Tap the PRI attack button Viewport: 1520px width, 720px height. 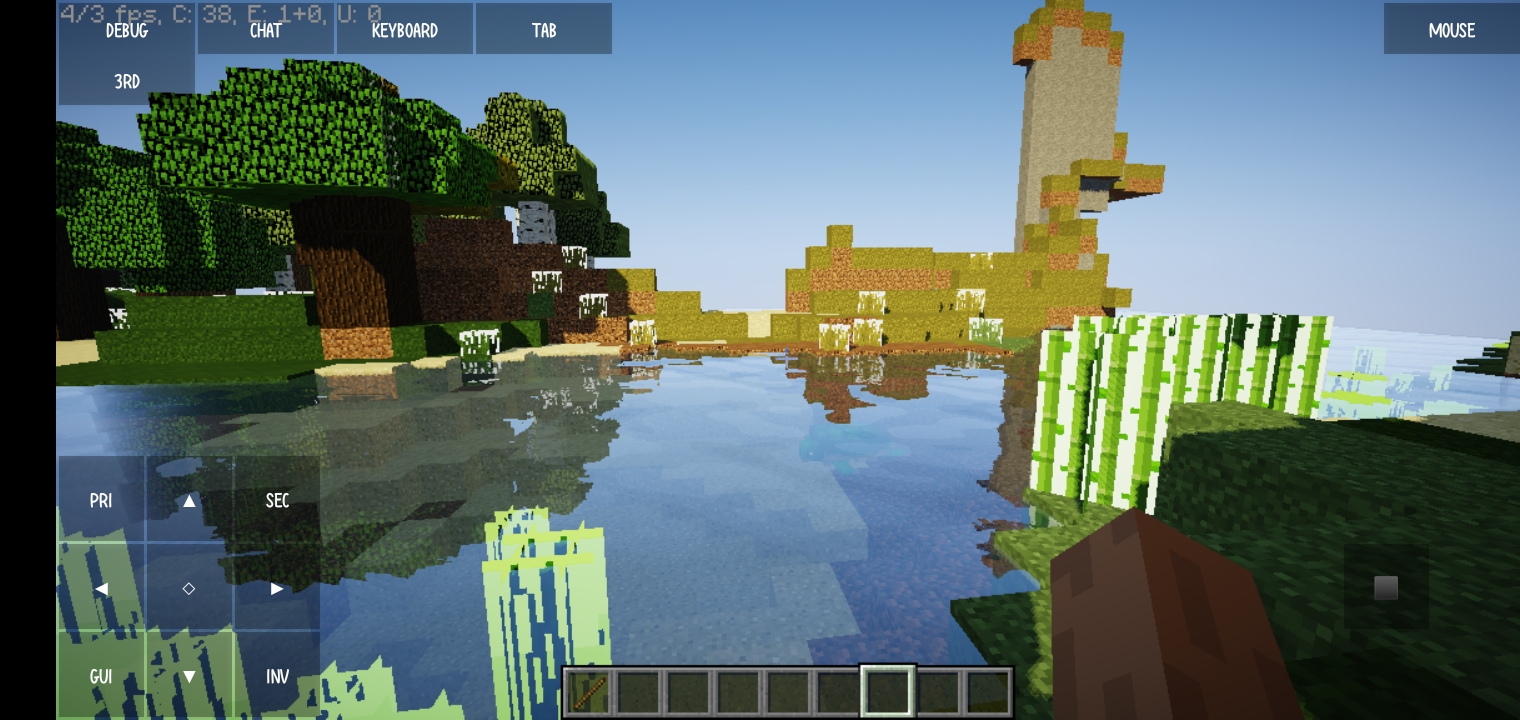pyautogui.click(x=100, y=500)
